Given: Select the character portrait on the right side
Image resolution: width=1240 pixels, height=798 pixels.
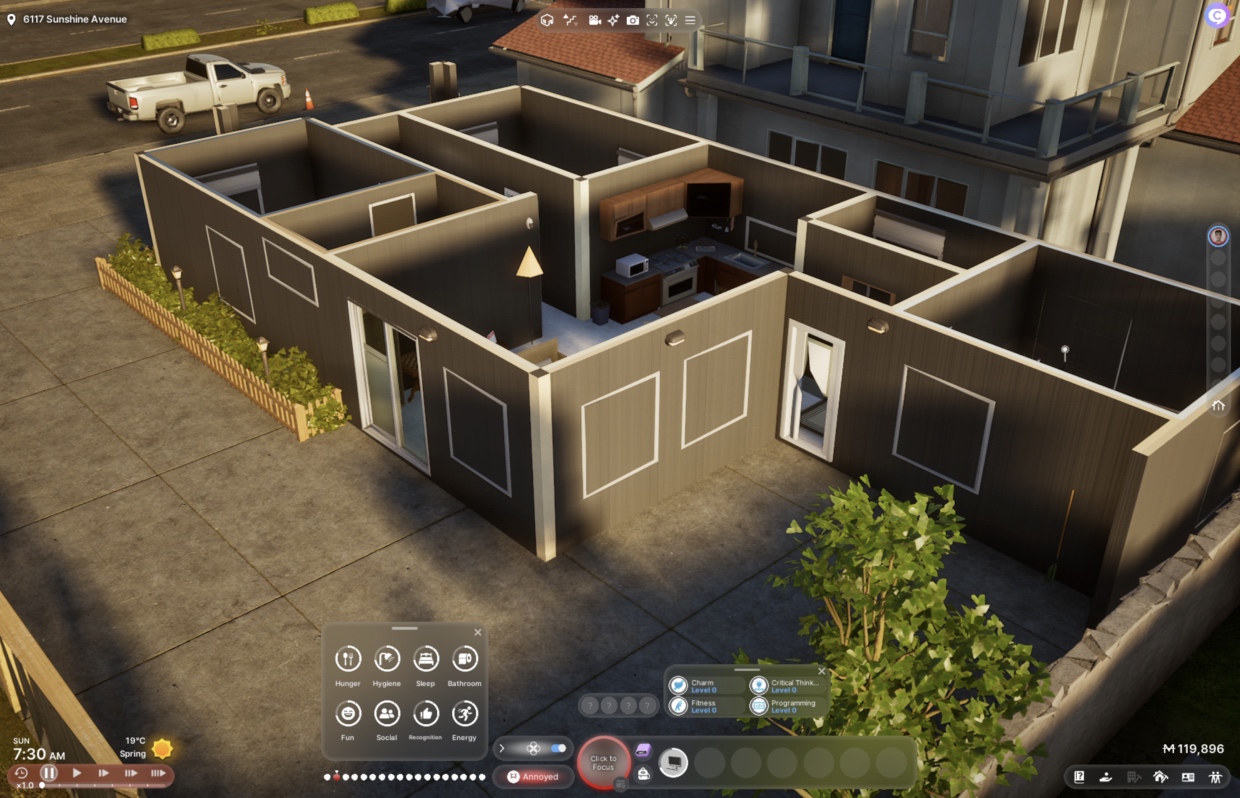Looking at the screenshot, I should 1218,236.
